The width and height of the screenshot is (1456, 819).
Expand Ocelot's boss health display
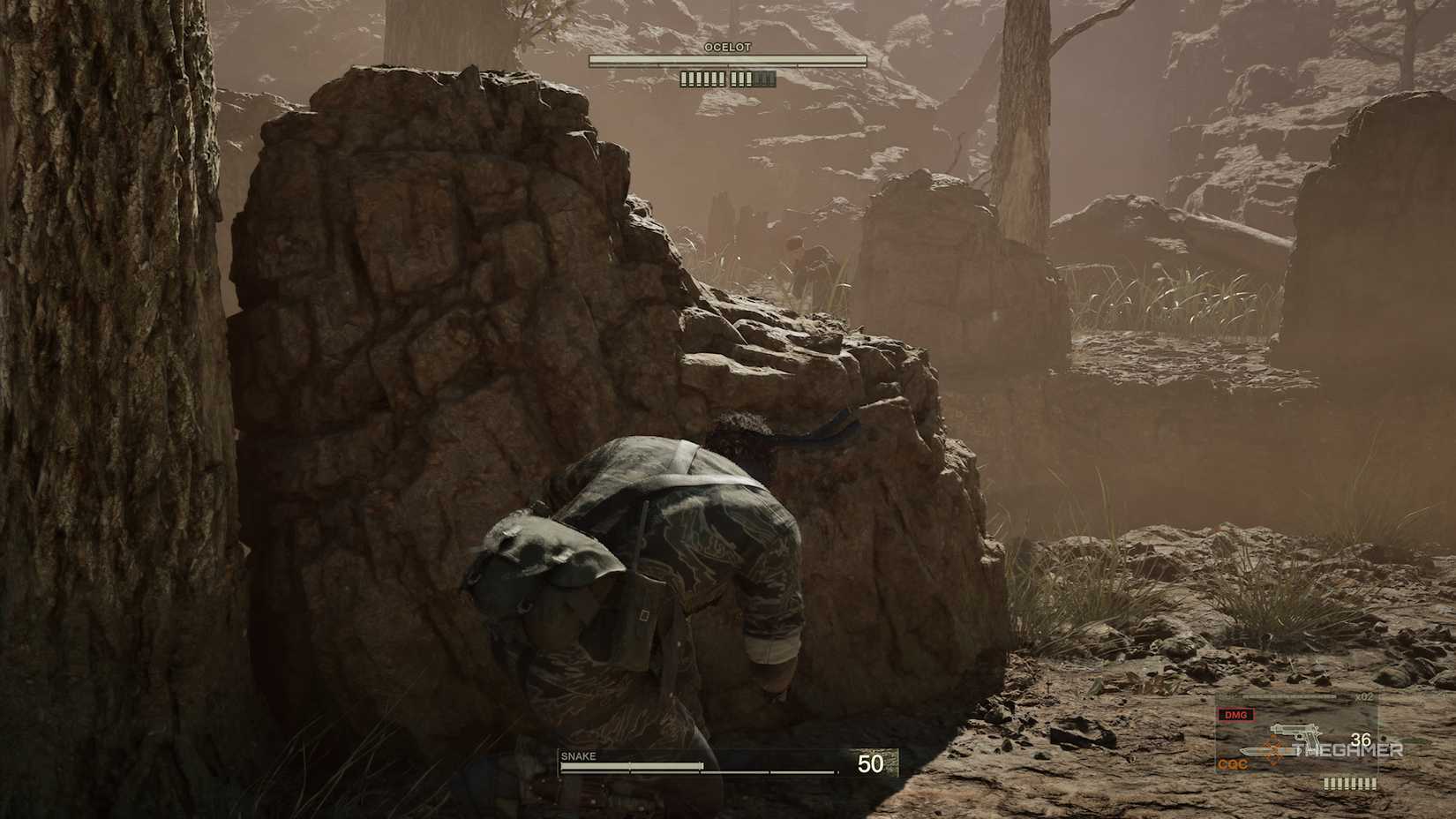(725, 59)
